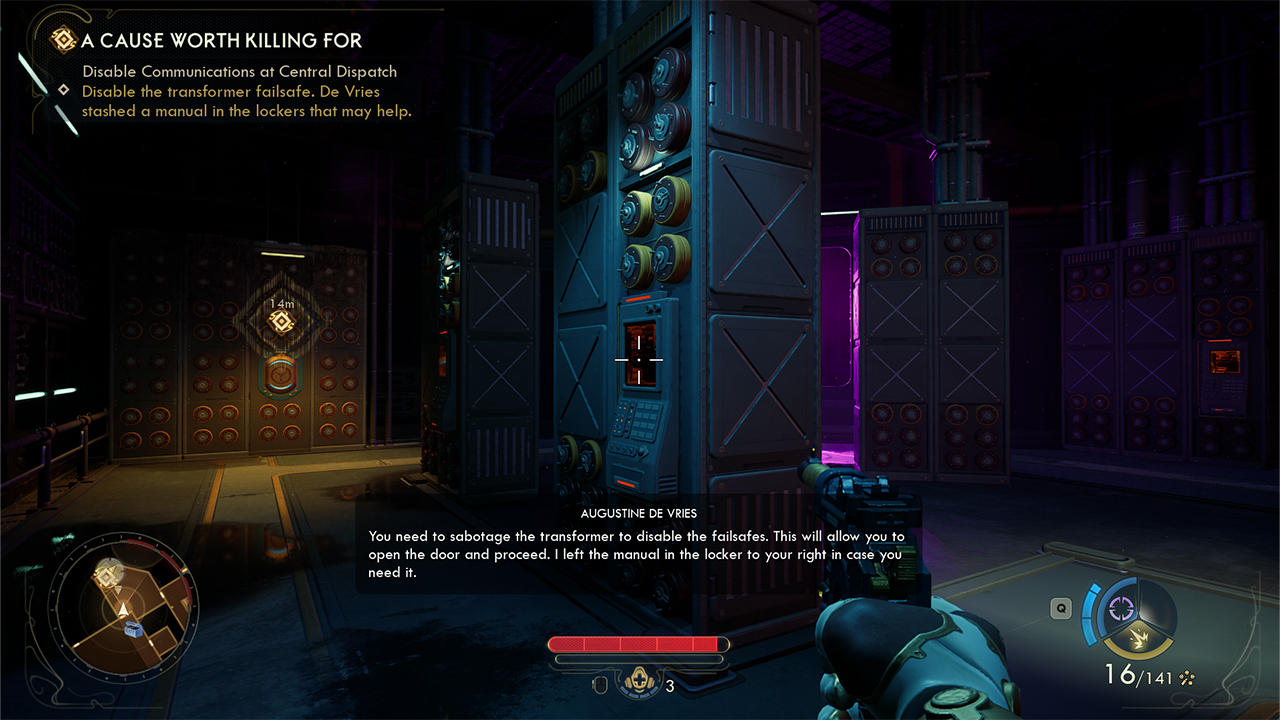1280x720 pixels.
Task: Select the quest objective marker on minimap
Action: click(x=107, y=577)
